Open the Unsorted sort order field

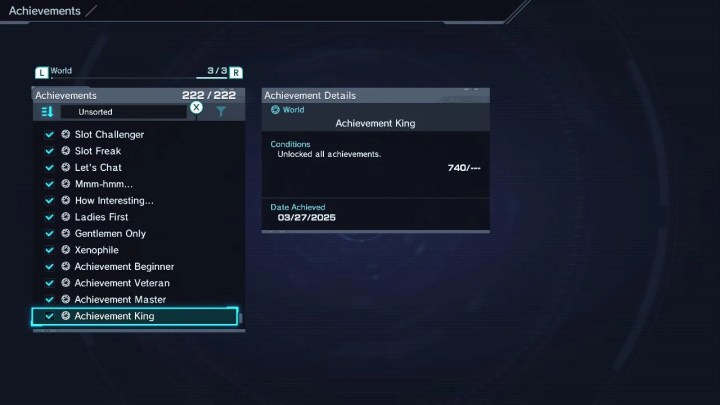click(x=123, y=112)
